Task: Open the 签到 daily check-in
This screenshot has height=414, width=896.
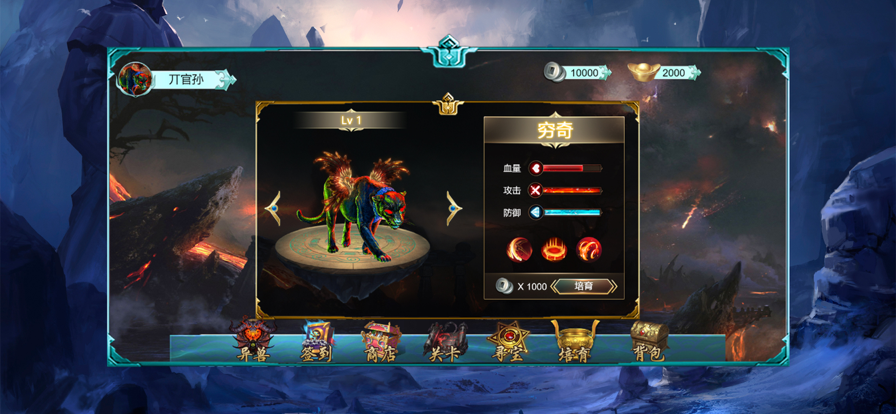Action: tap(317, 340)
